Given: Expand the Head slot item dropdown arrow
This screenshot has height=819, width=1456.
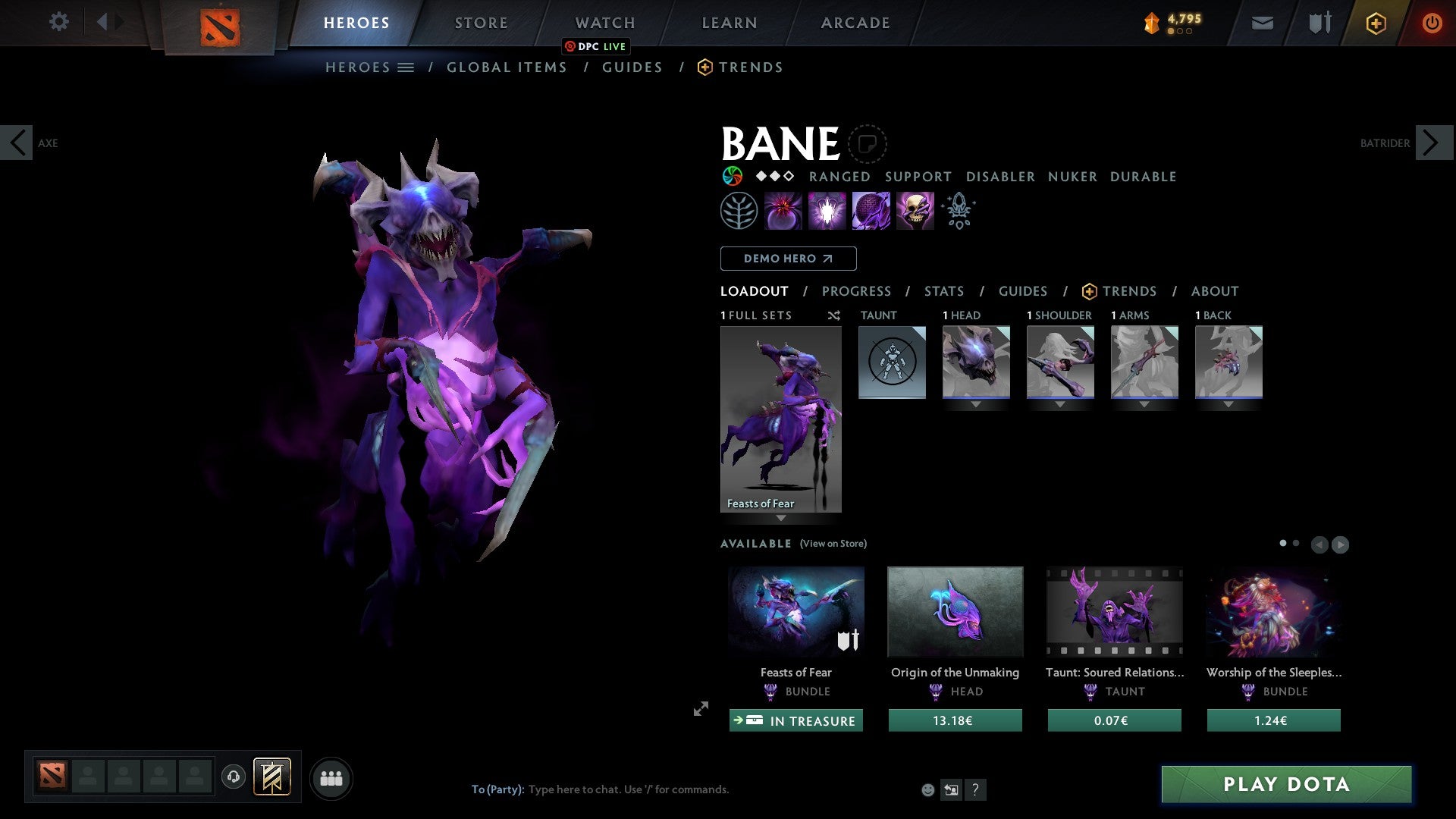Looking at the screenshot, I should (x=976, y=405).
